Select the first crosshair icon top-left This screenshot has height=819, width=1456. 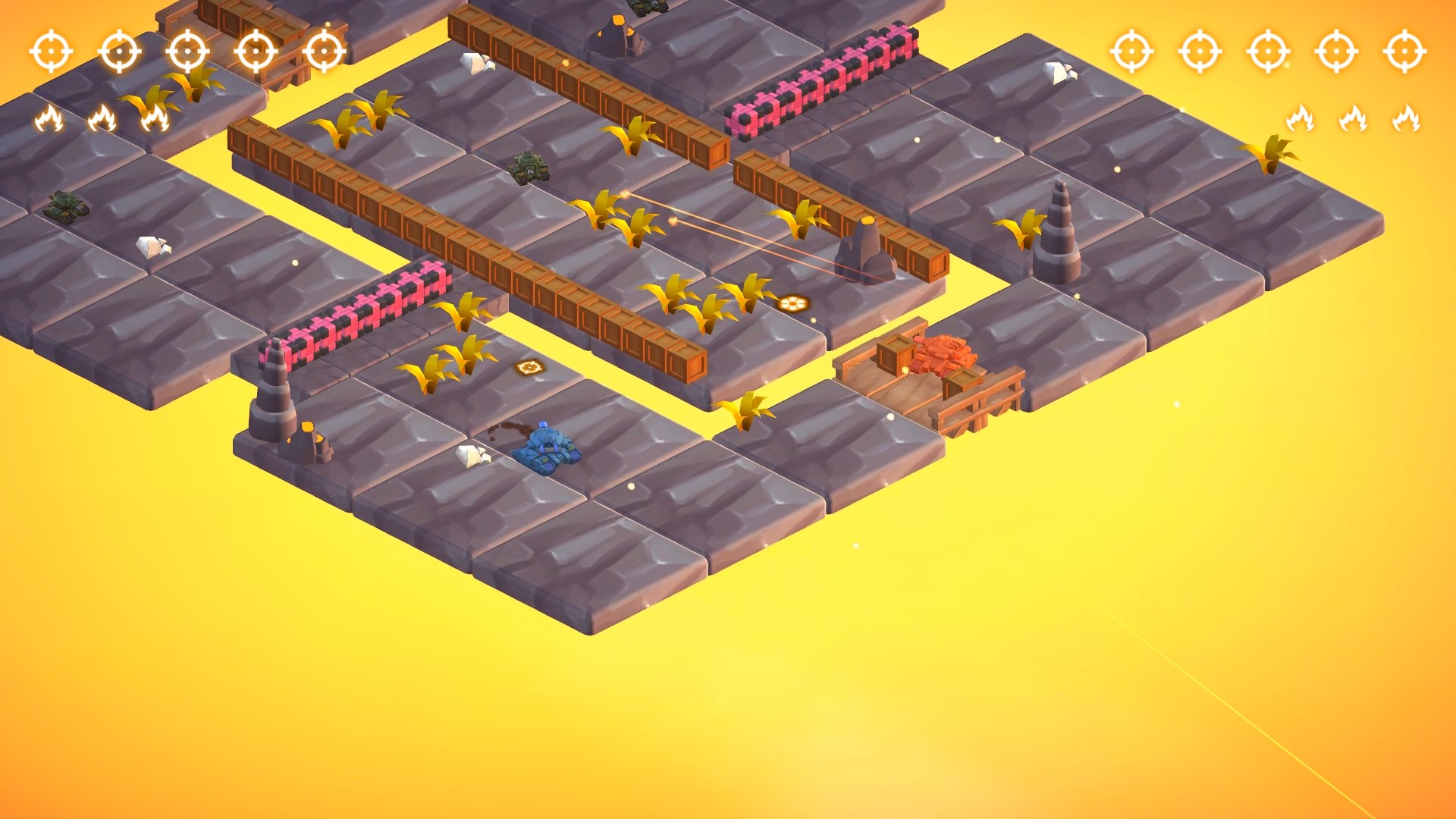[x=49, y=52]
